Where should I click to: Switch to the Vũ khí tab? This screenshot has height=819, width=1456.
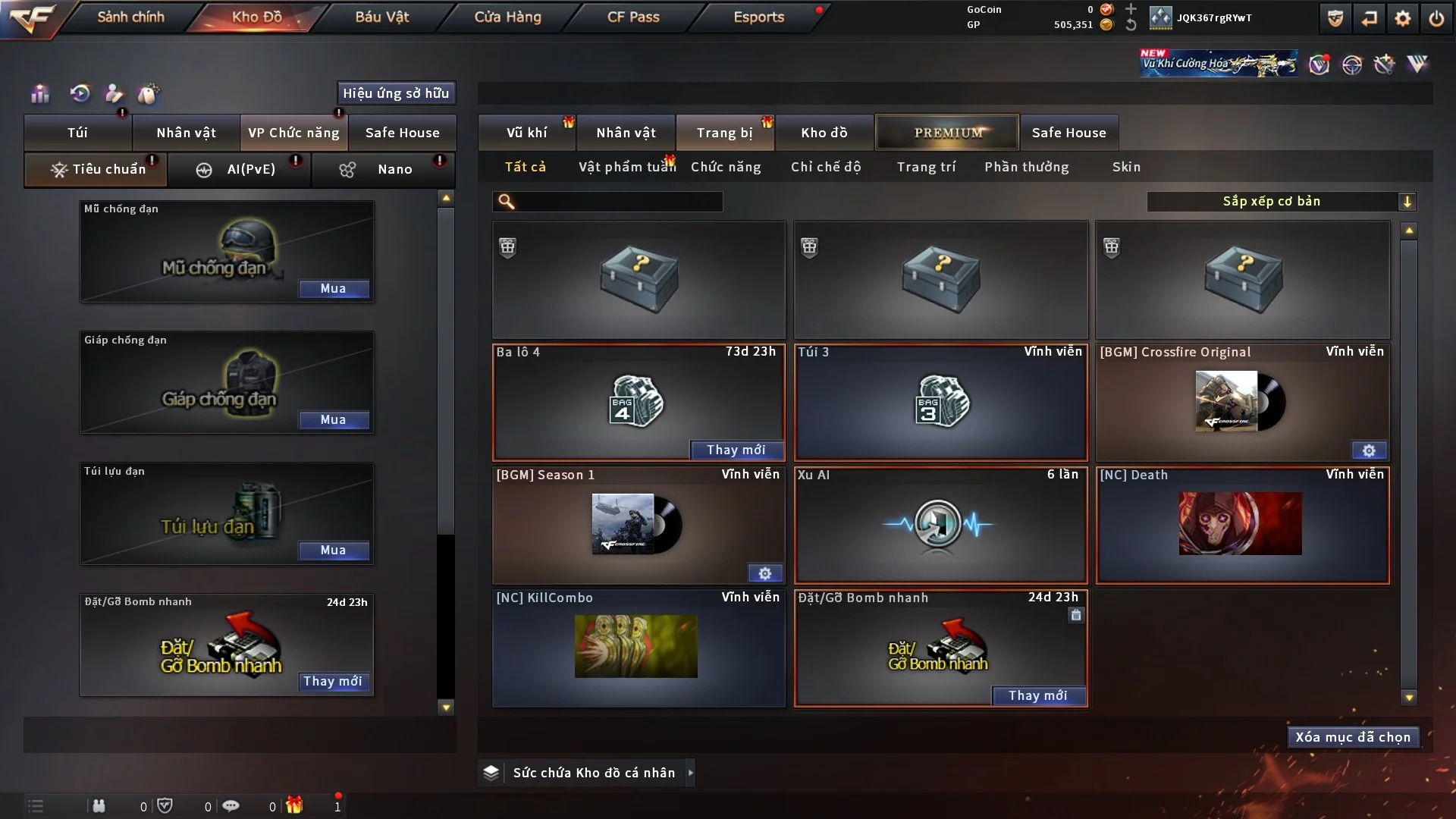pos(526,133)
